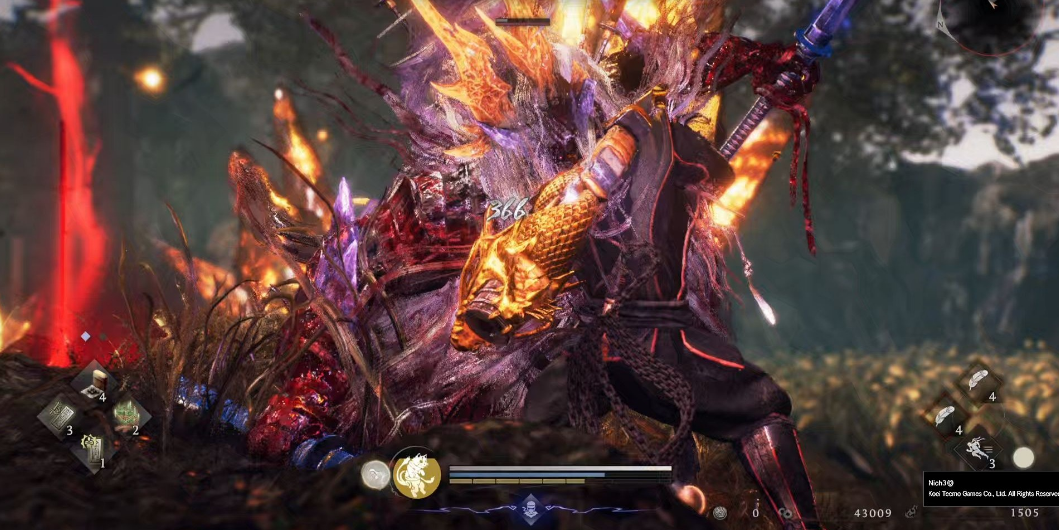Use the gear-marked talisman in slot 1
The height and width of the screenshot is (530, 1059).
coord(93,447)
